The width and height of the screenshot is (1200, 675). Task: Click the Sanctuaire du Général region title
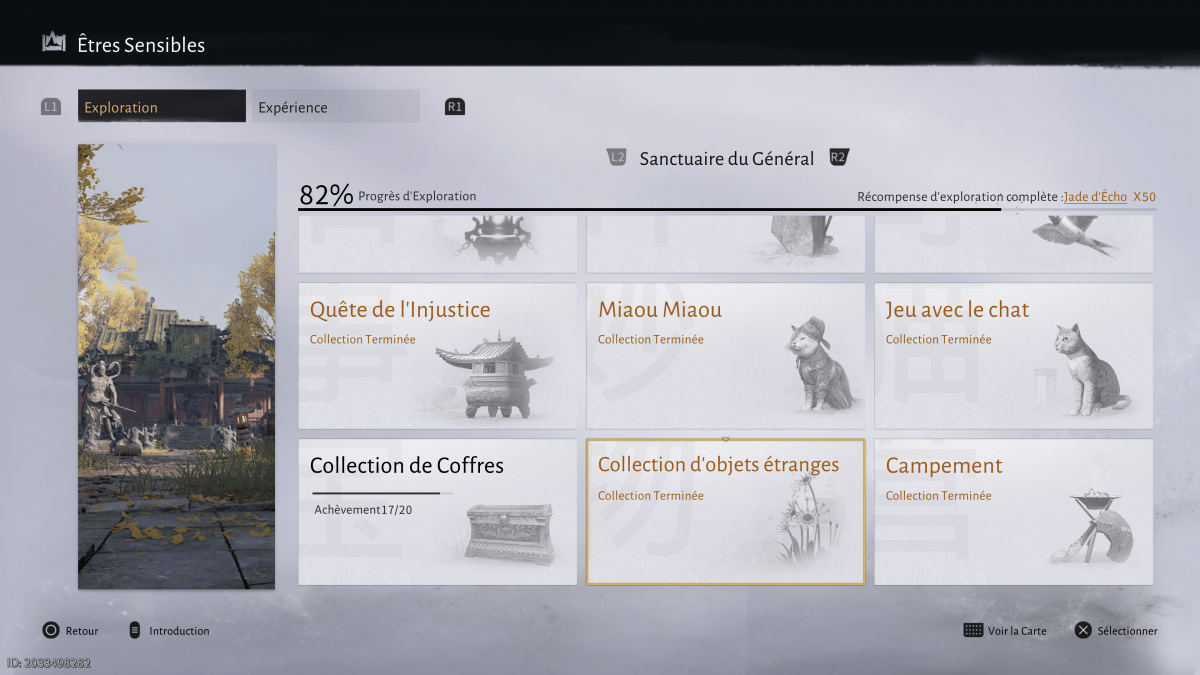[x=727, y=158]
